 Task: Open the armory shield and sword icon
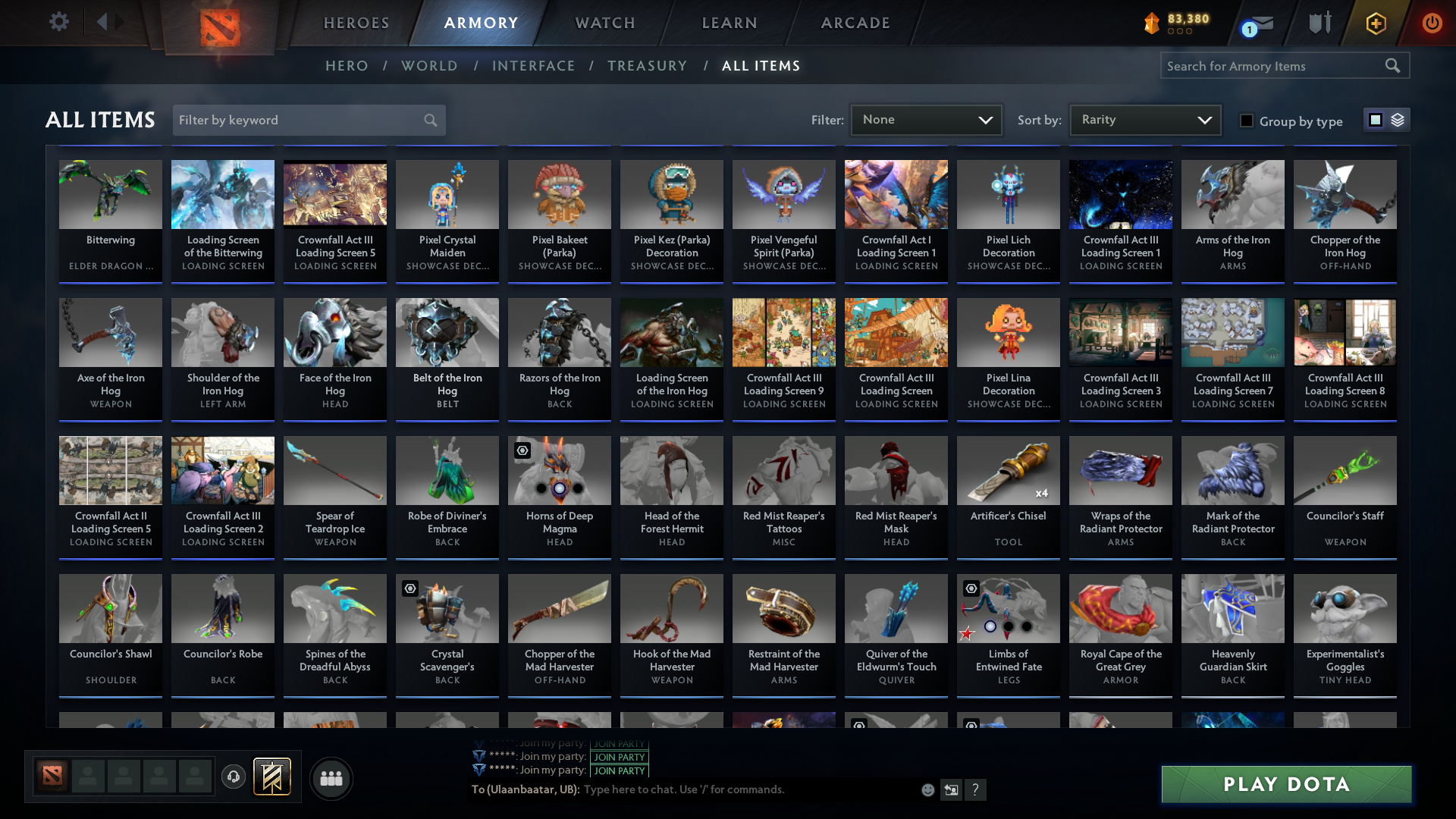(1319, 23)
